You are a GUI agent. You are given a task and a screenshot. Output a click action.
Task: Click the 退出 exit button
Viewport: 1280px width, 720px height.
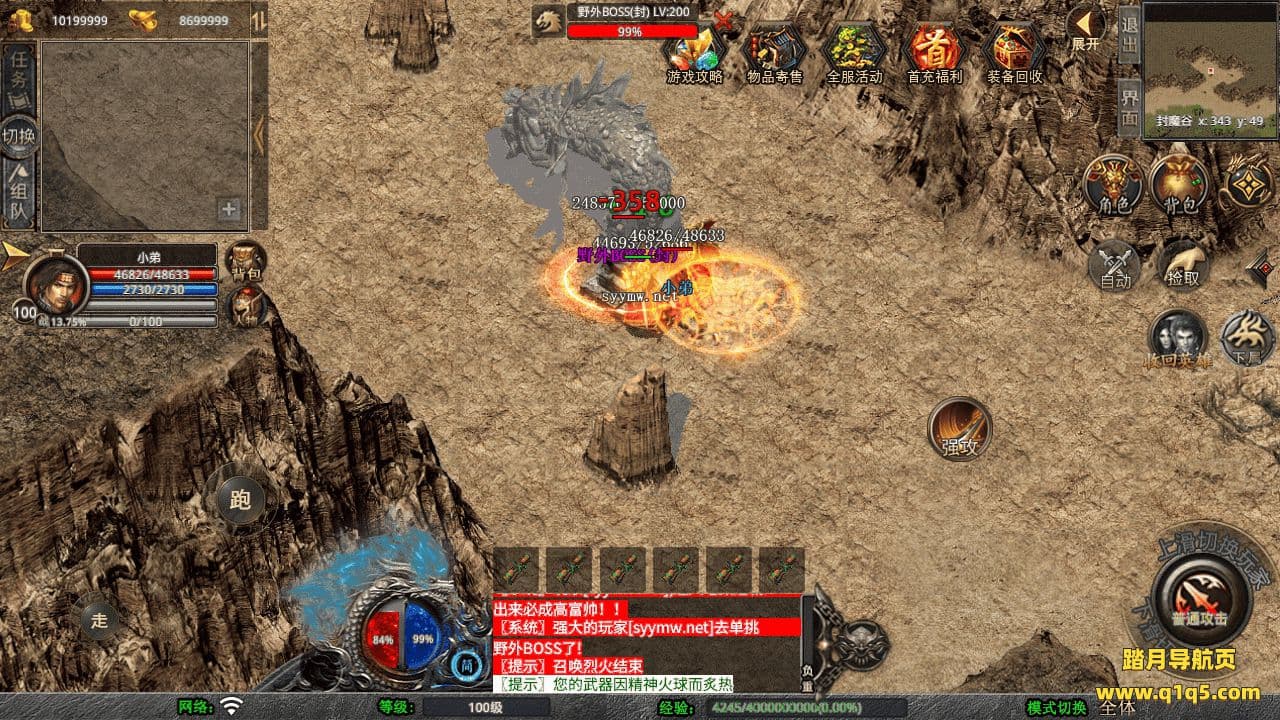coord(1129,35)
